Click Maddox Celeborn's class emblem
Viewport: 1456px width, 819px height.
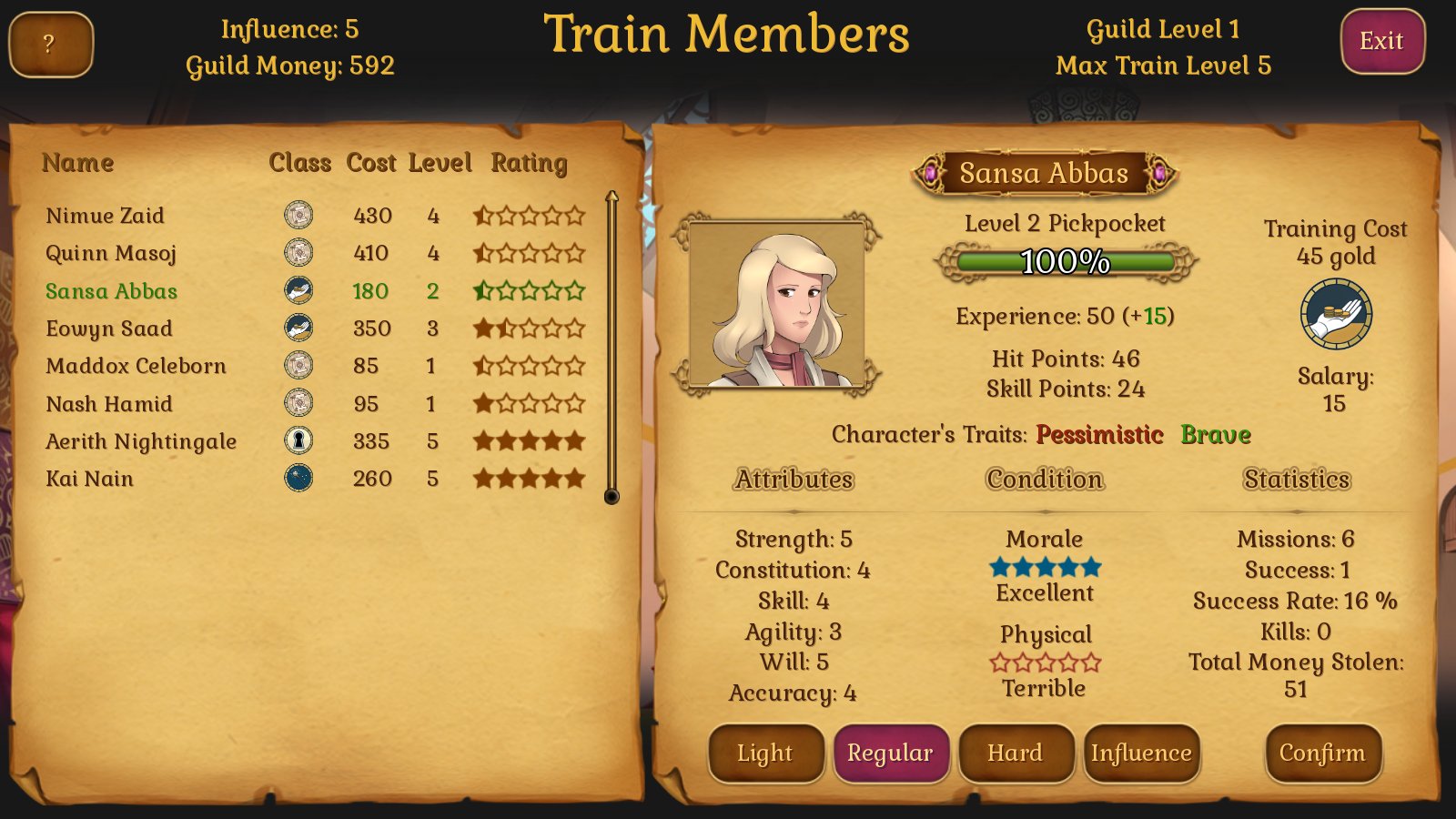coord(300,366)
